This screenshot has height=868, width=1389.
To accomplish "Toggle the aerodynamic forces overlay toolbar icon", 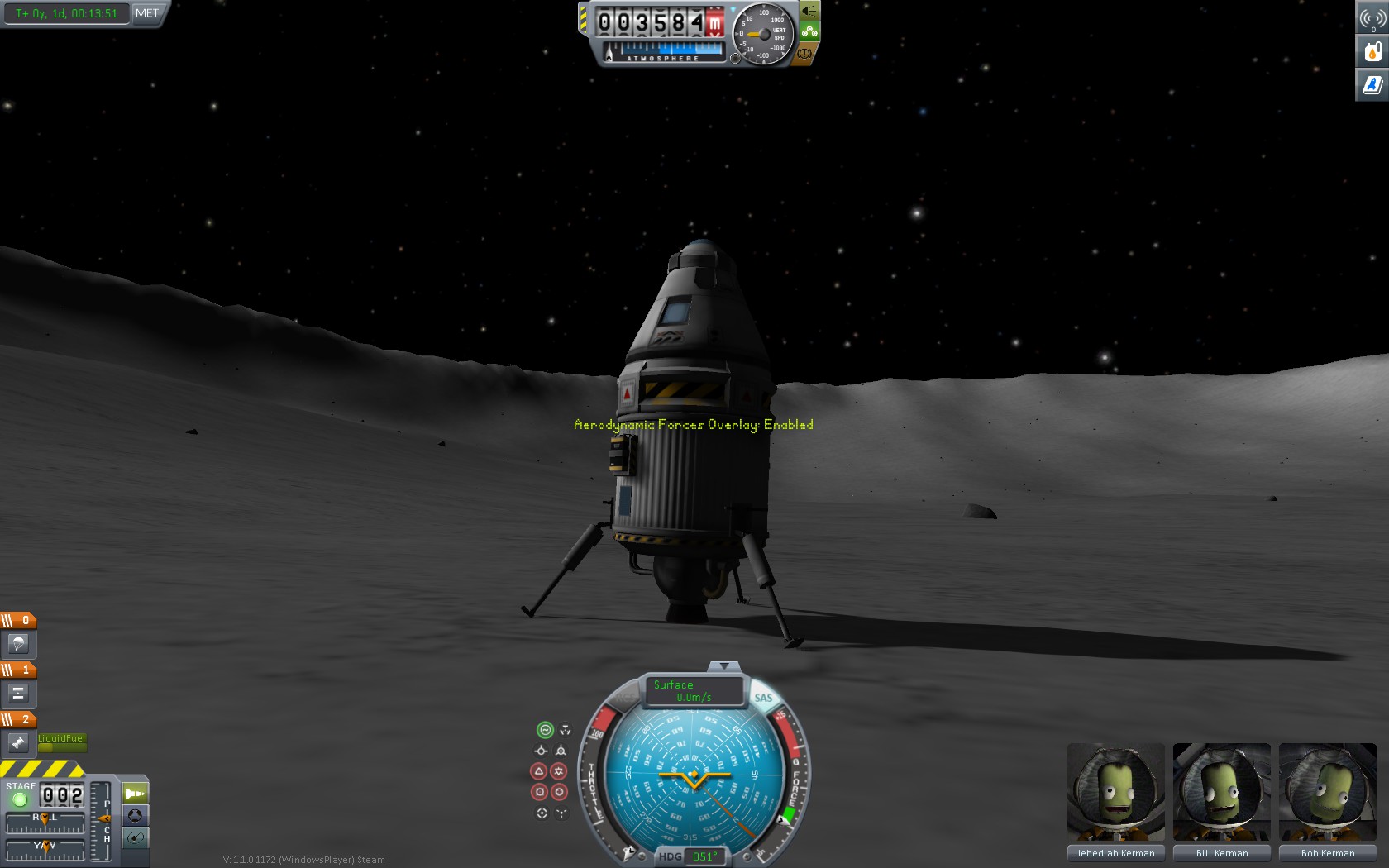I will pyautogui.click(x=1372, y=84).
